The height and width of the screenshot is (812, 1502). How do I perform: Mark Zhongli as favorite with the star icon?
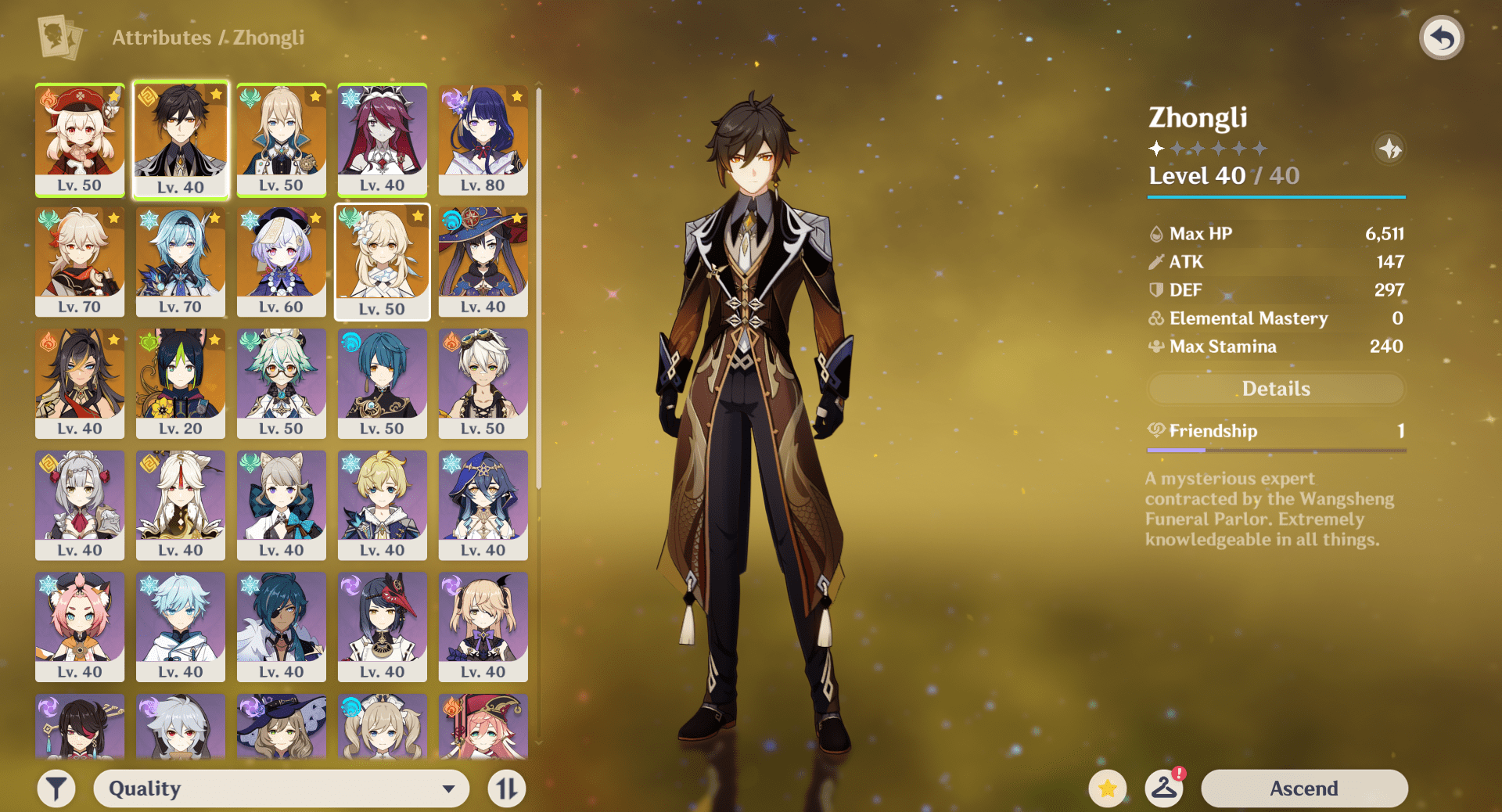[x=1108, y=789]
